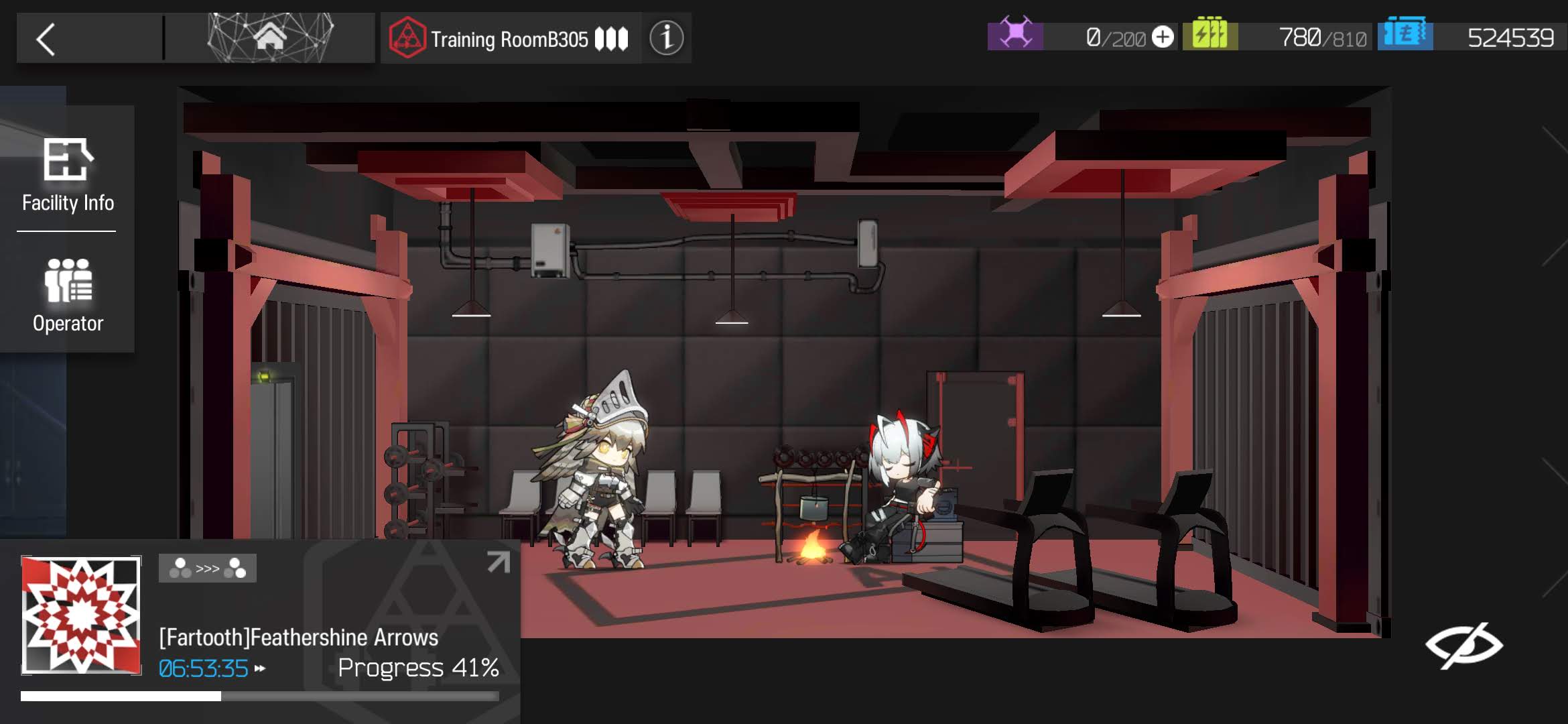Open the room information icon
1568x724 pixels.
(666, 38)
